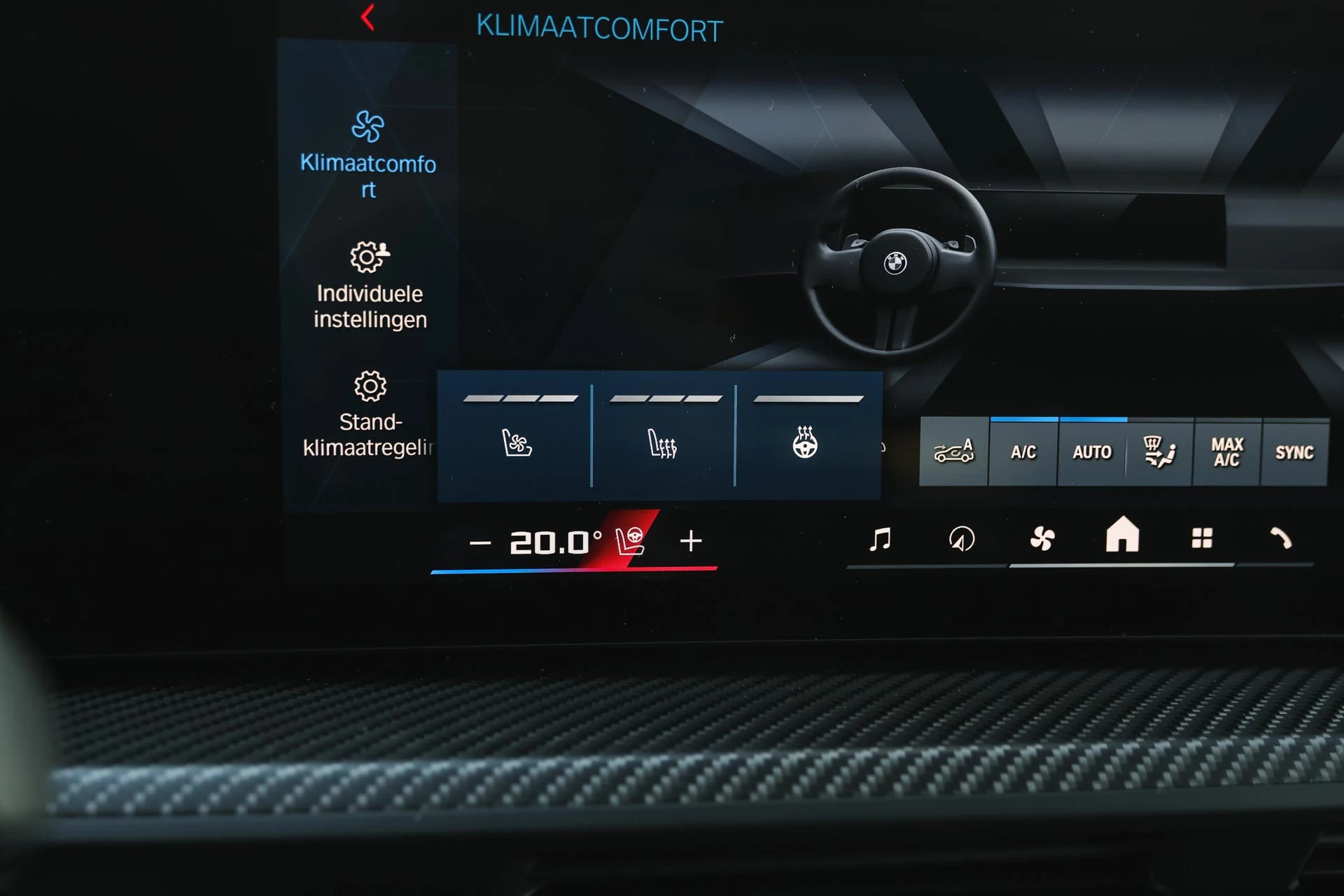1344x896 pixels.
Task: Toggle A/C on or off
Action: [x=1023, y=453]
